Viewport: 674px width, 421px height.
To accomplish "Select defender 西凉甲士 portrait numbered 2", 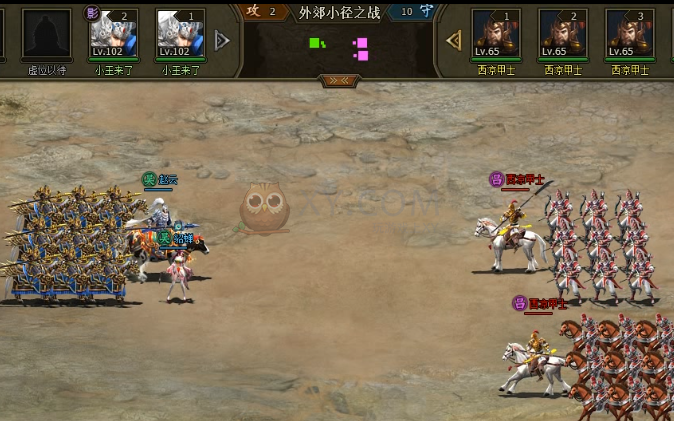I will [x=563, y=34].
